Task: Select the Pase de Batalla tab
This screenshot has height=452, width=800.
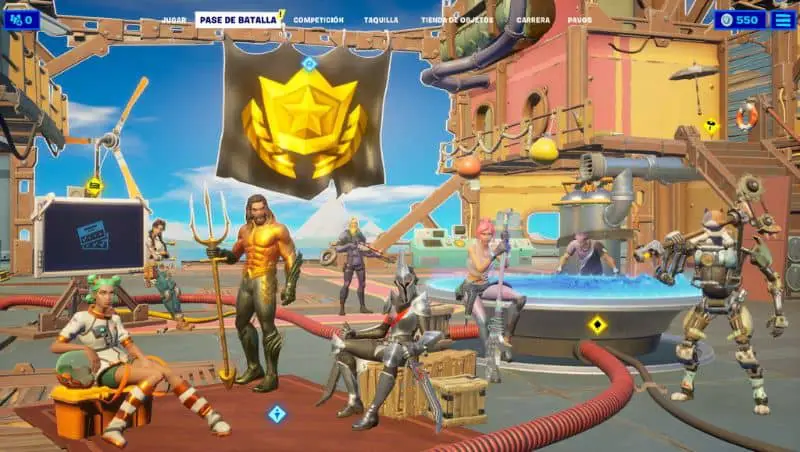Action: 238,20
